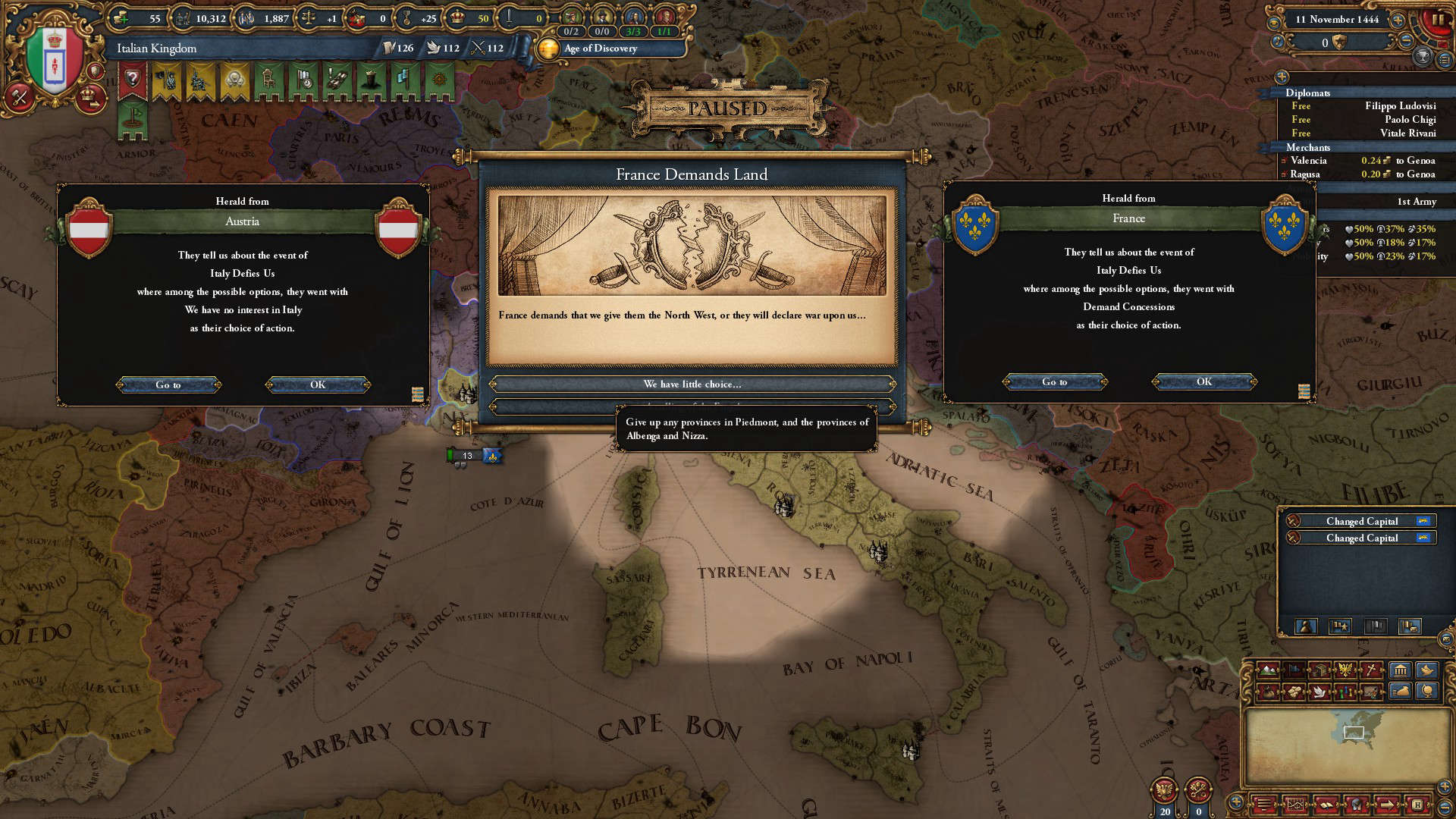Viewport: 1456px width, 819px height.
Task: Open country view via the Italian Kingdom shield
Action: coord(54,53)
